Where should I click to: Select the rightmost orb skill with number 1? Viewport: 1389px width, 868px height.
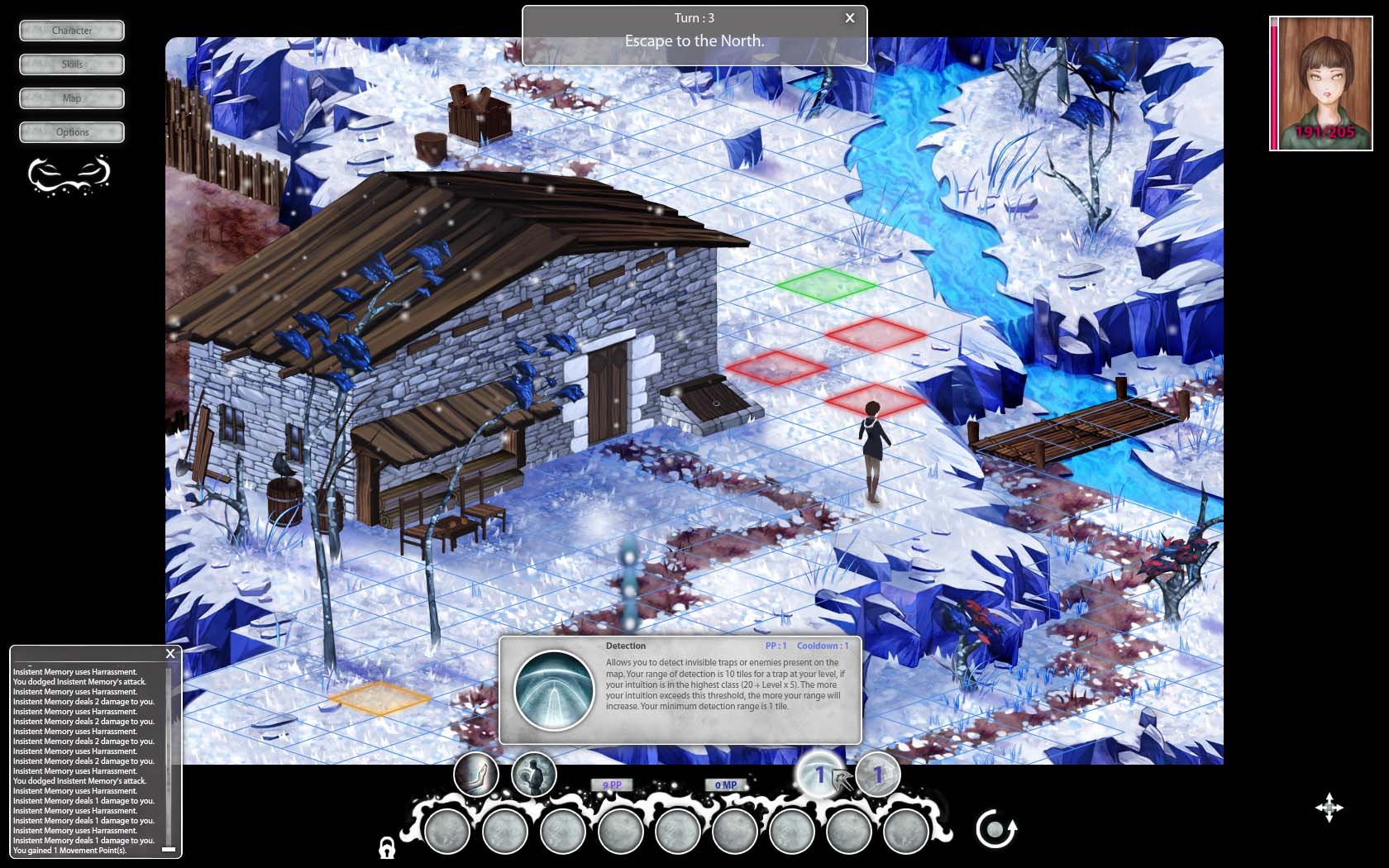(x=876, y=775)
